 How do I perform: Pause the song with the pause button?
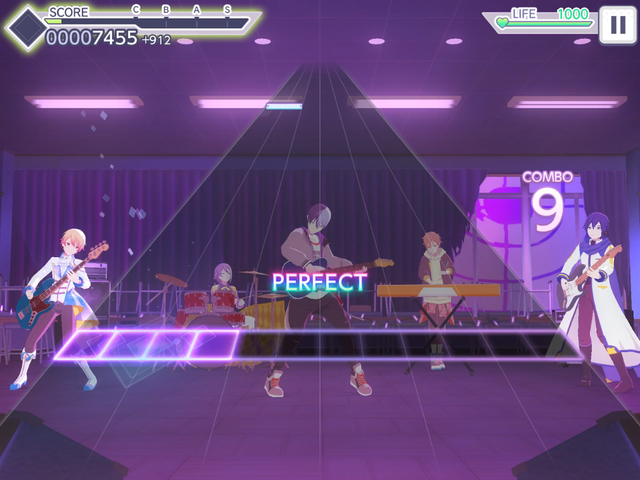615,24
